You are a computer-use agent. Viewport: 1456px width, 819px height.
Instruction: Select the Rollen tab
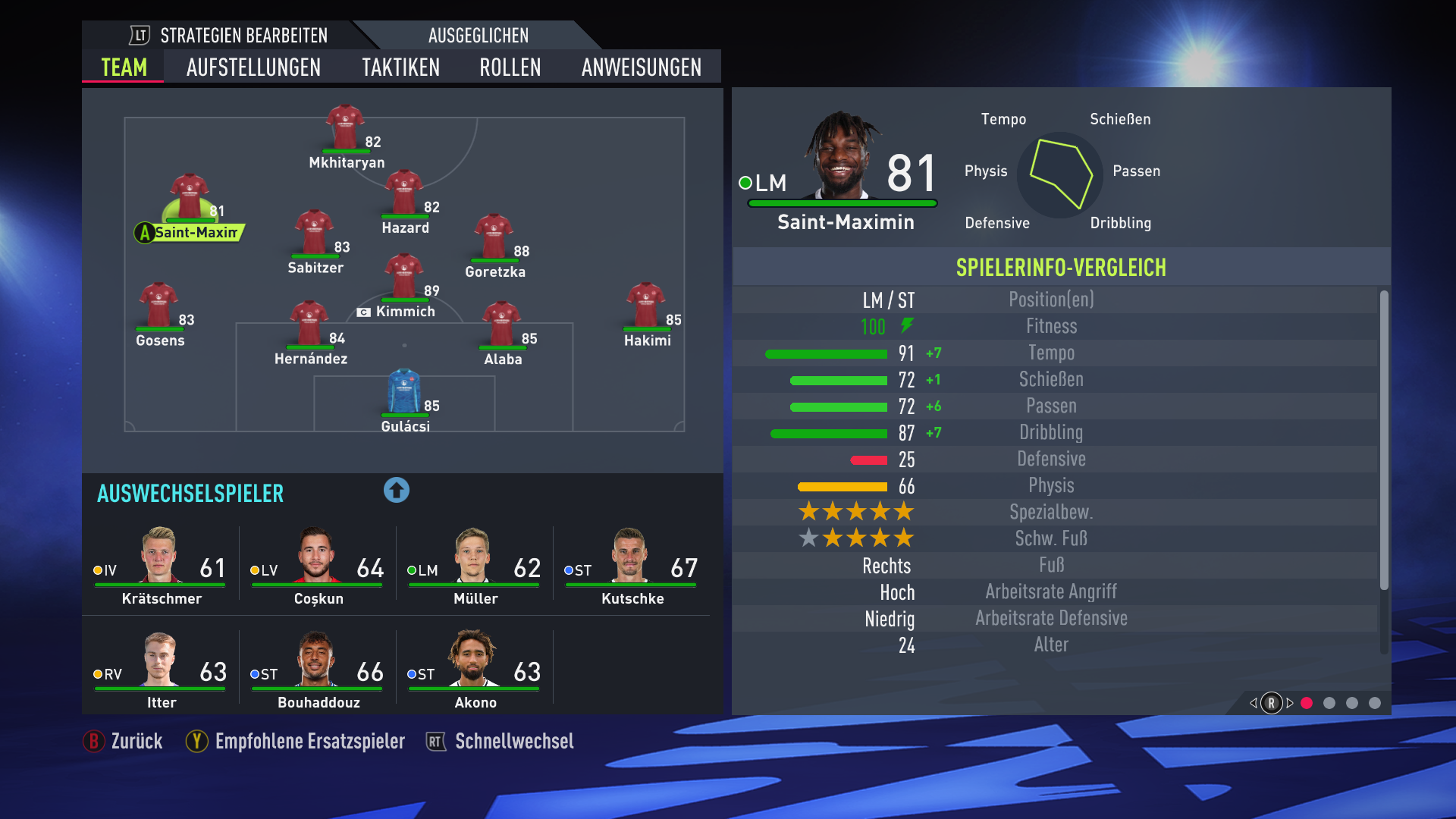tap(510, 67)
